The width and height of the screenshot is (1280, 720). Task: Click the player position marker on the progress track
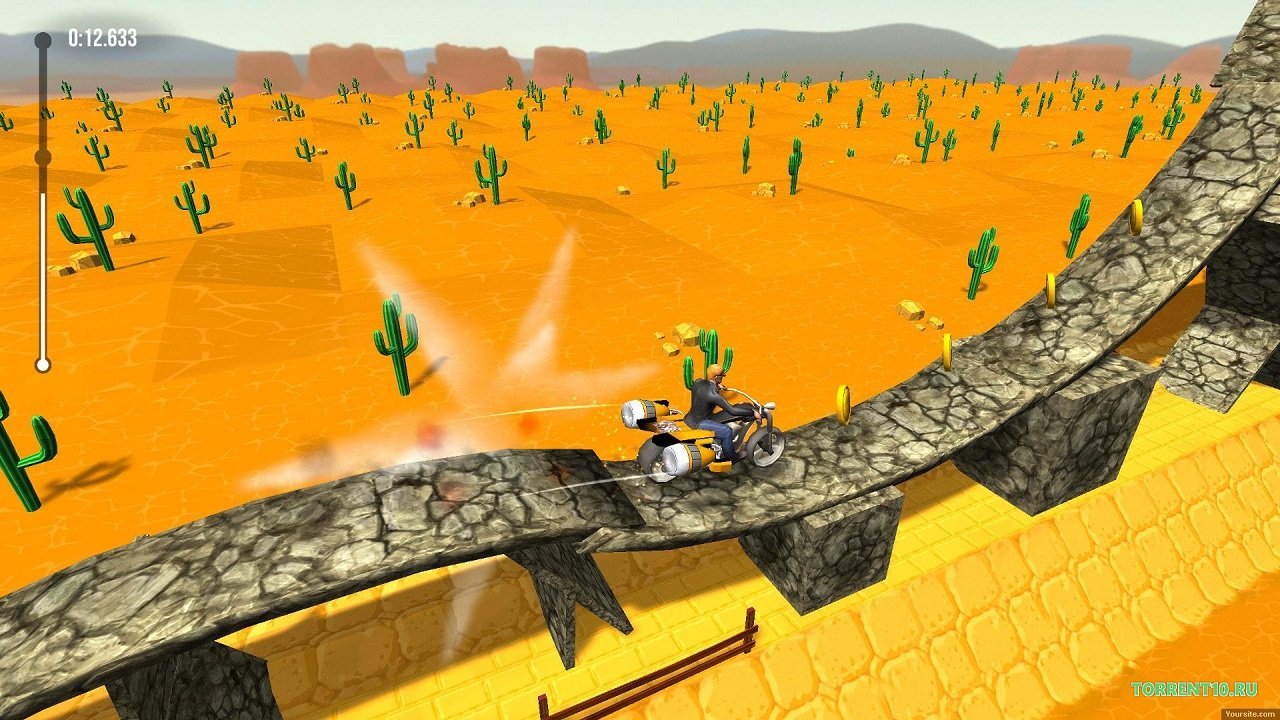coord(41,156)
